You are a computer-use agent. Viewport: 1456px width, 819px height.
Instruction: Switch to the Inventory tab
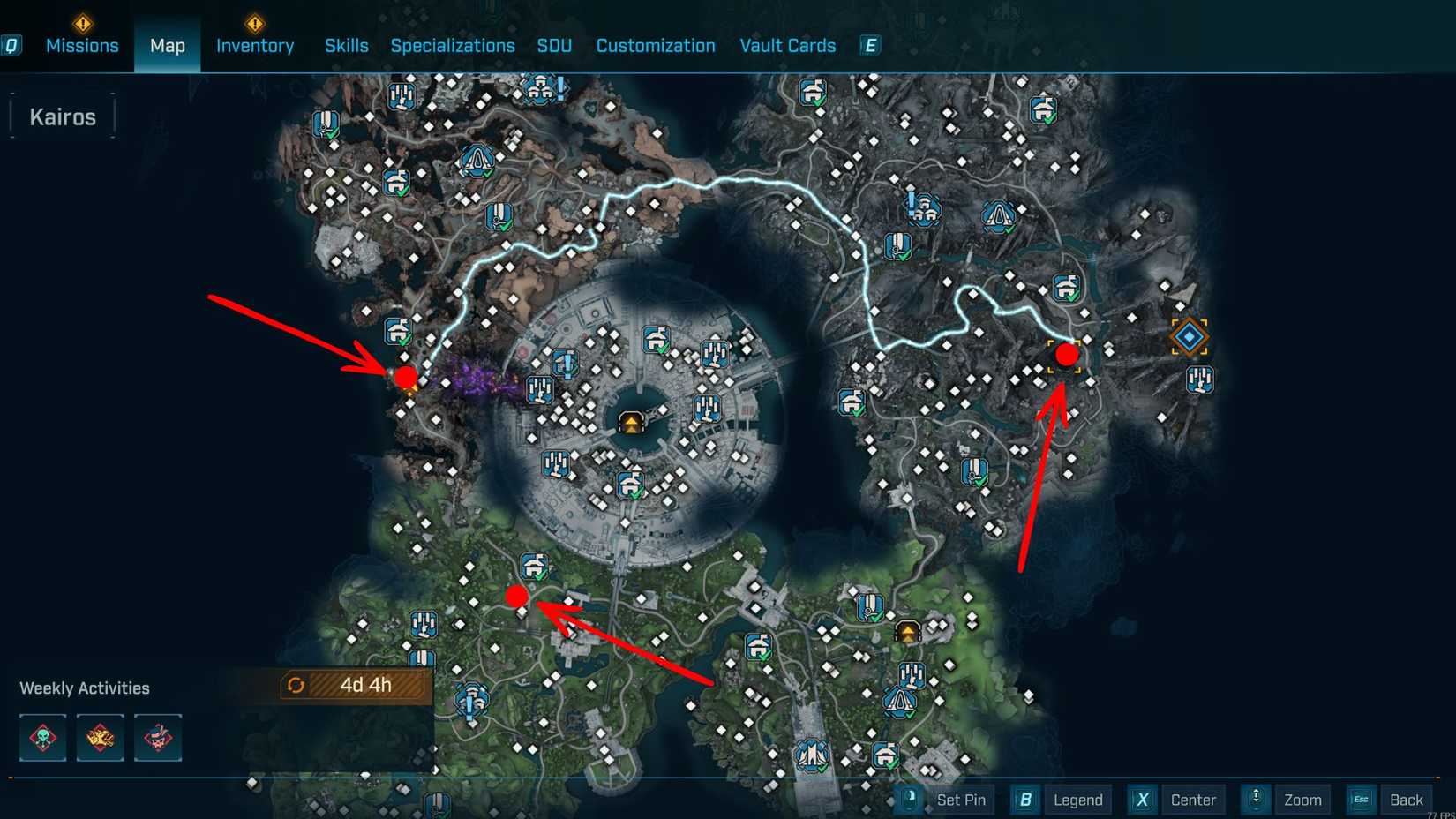pos(255,45)
